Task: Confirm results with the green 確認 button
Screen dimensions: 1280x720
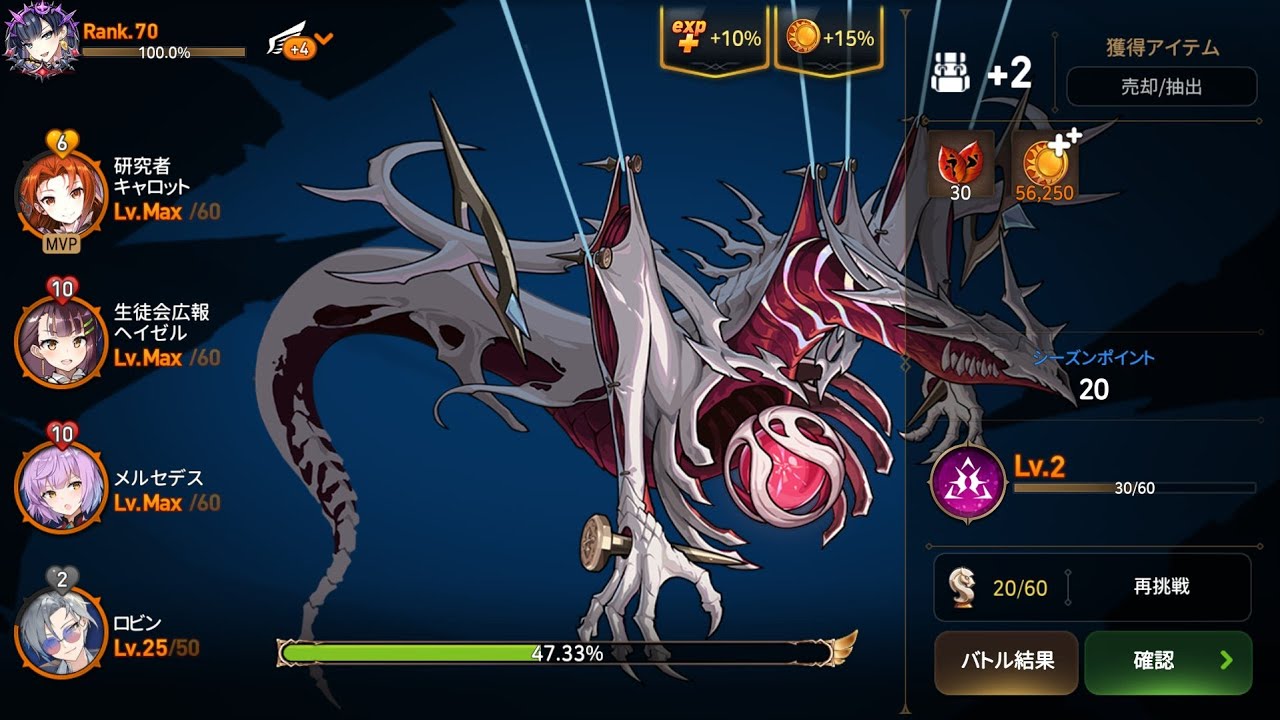Action: coord(1167,662)
